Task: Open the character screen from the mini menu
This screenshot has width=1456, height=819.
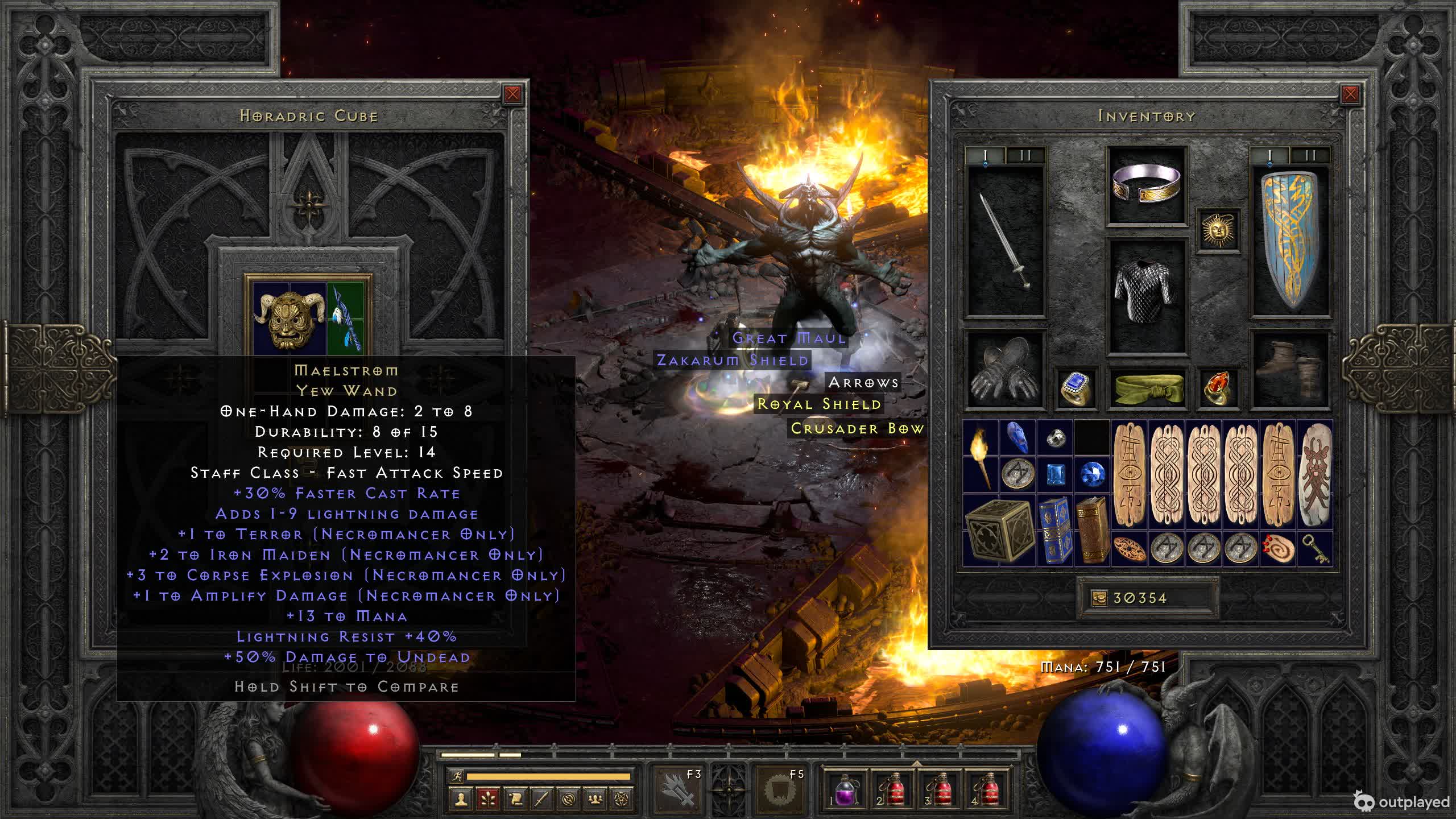Action: pos(461,799)
